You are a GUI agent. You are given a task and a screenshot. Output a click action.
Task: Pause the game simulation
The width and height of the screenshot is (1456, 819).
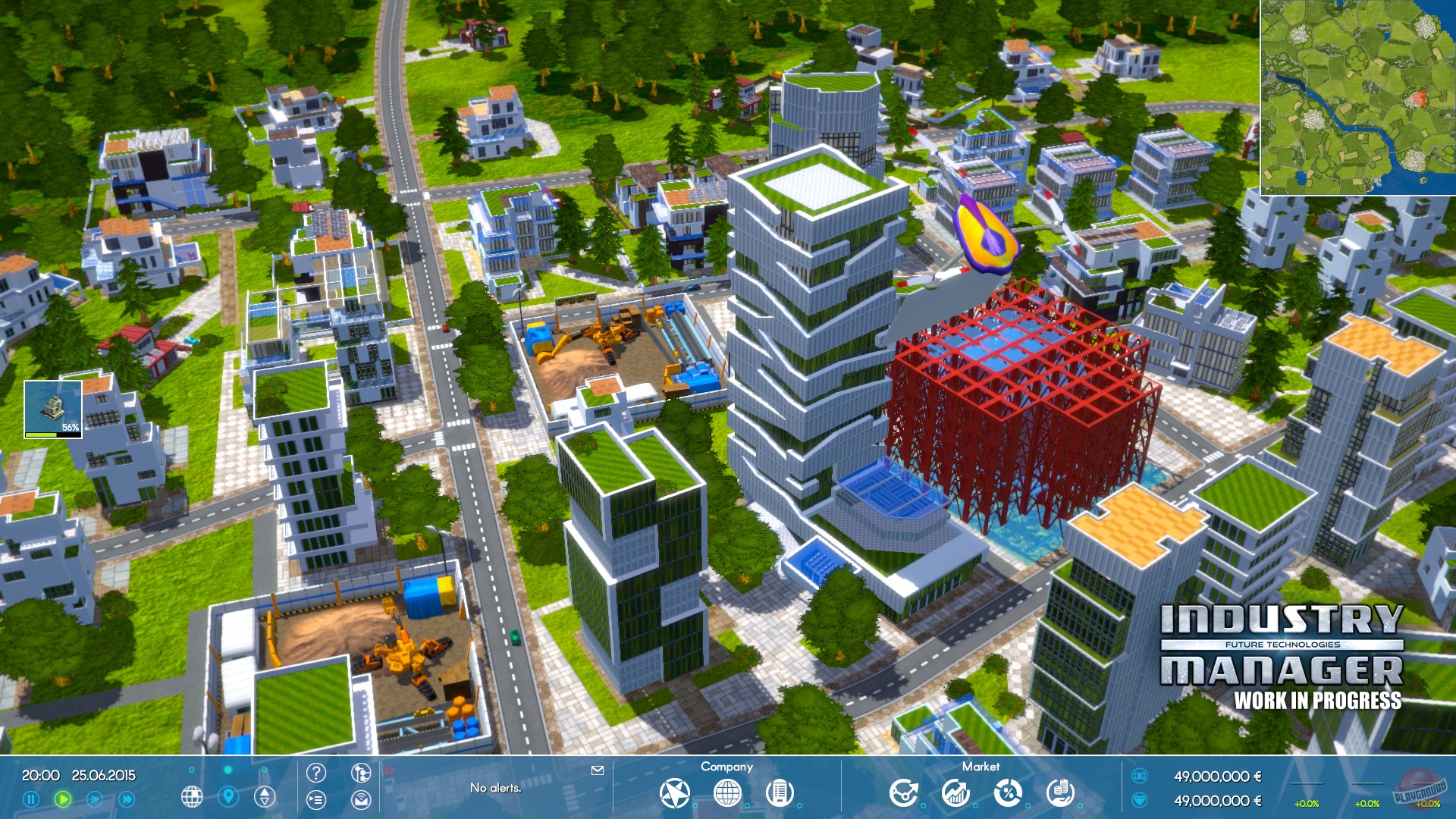click(32, 798)
